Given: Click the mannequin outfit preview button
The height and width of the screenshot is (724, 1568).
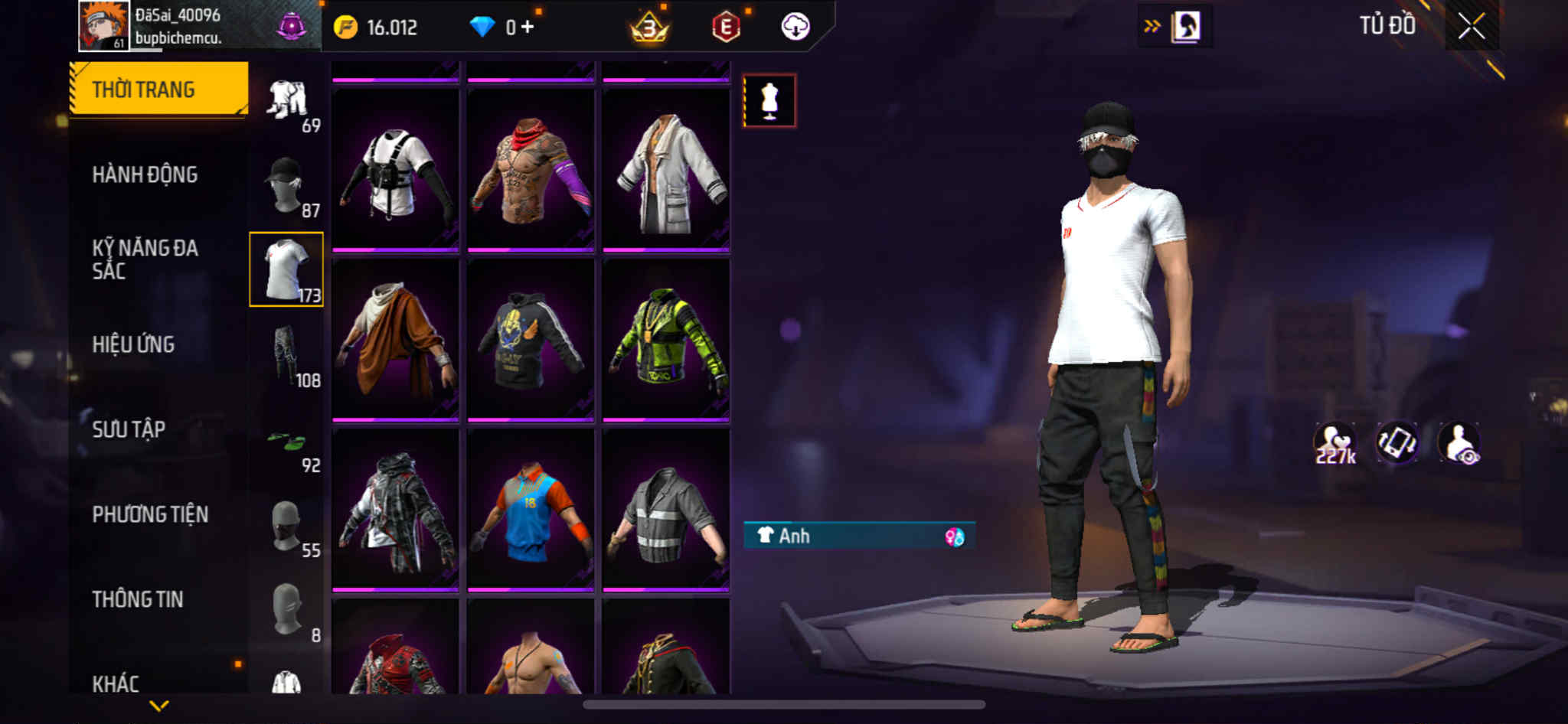Looking at the screenshot, I should [x=769, y=101].
